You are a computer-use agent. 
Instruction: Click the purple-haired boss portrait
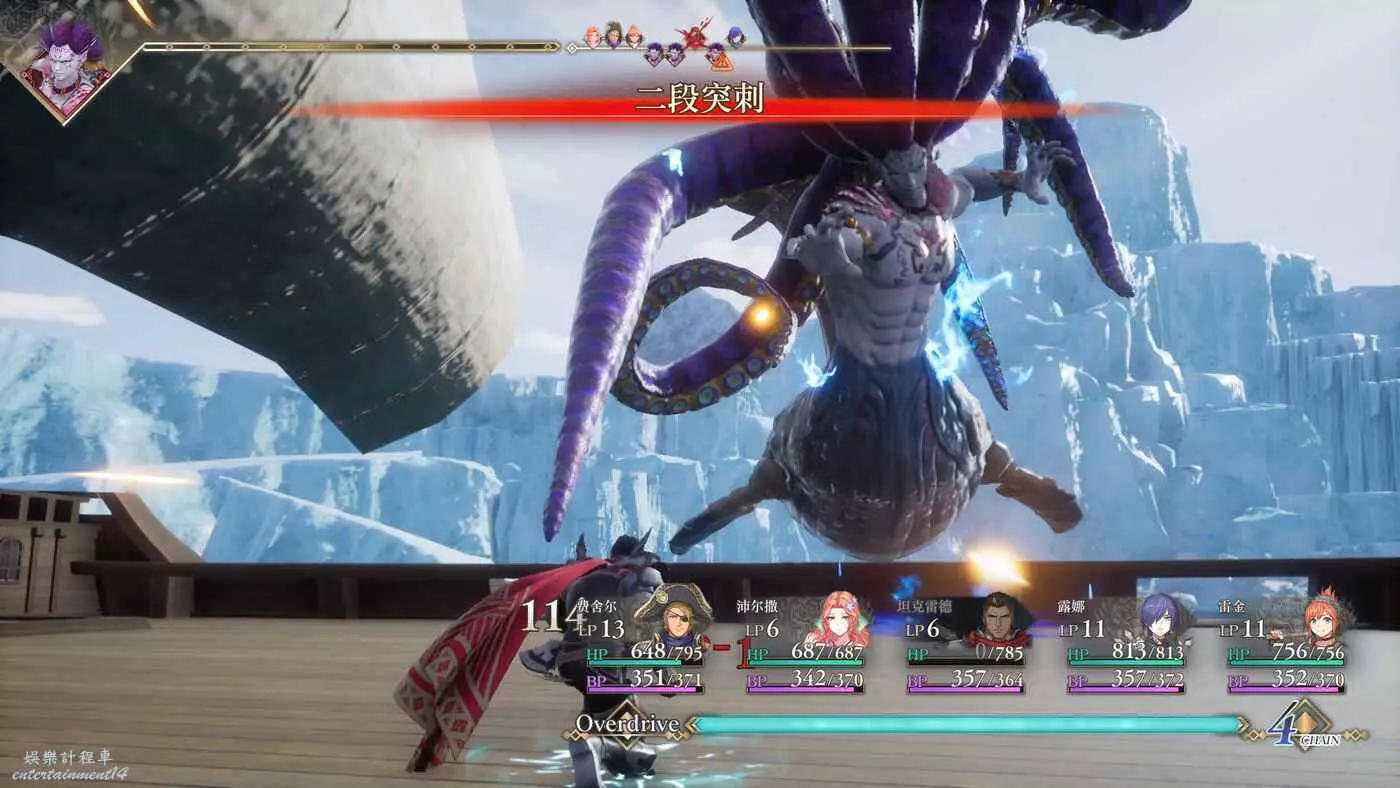(66, 68)
